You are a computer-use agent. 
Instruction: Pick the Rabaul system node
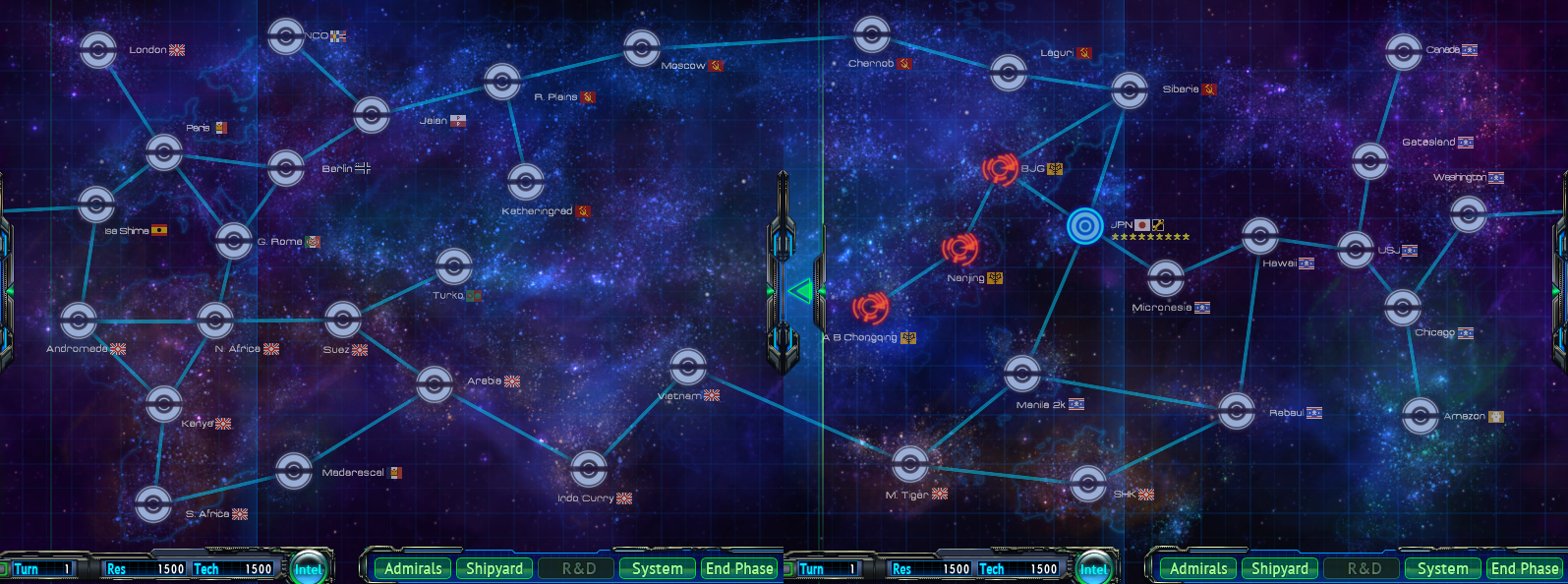click(x=1237, y=410)
